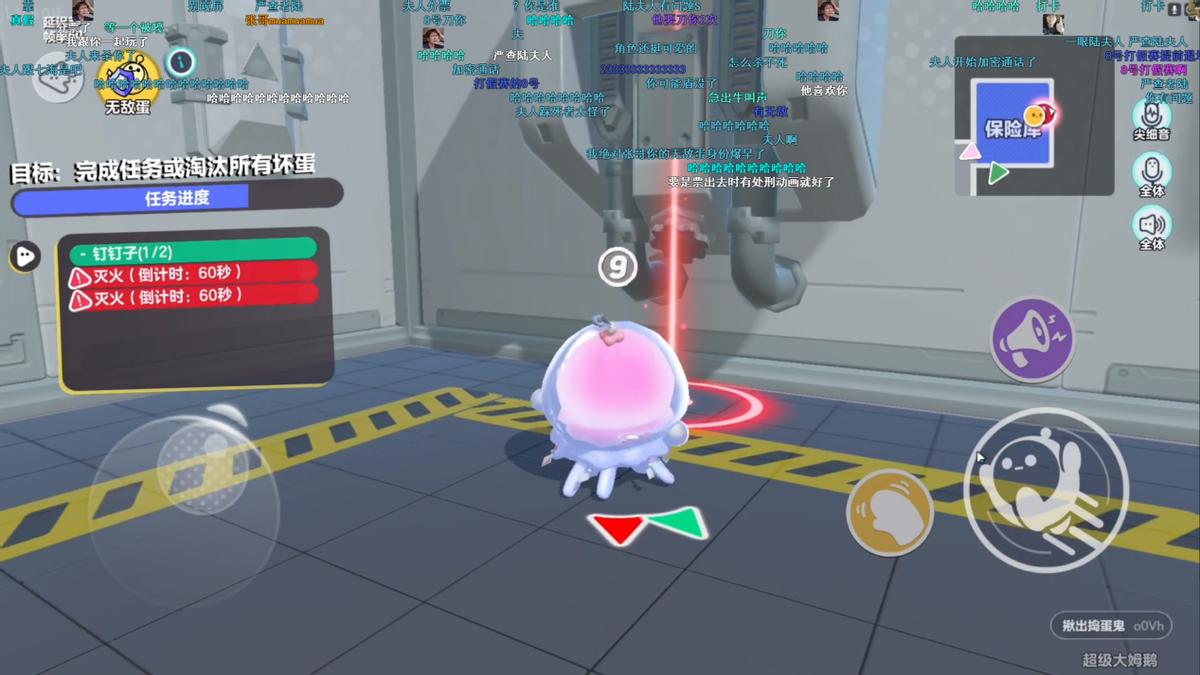Activate the purple megaphone report button
The height and width of the screenshot is (675, 1200).
click(1032, 340)
